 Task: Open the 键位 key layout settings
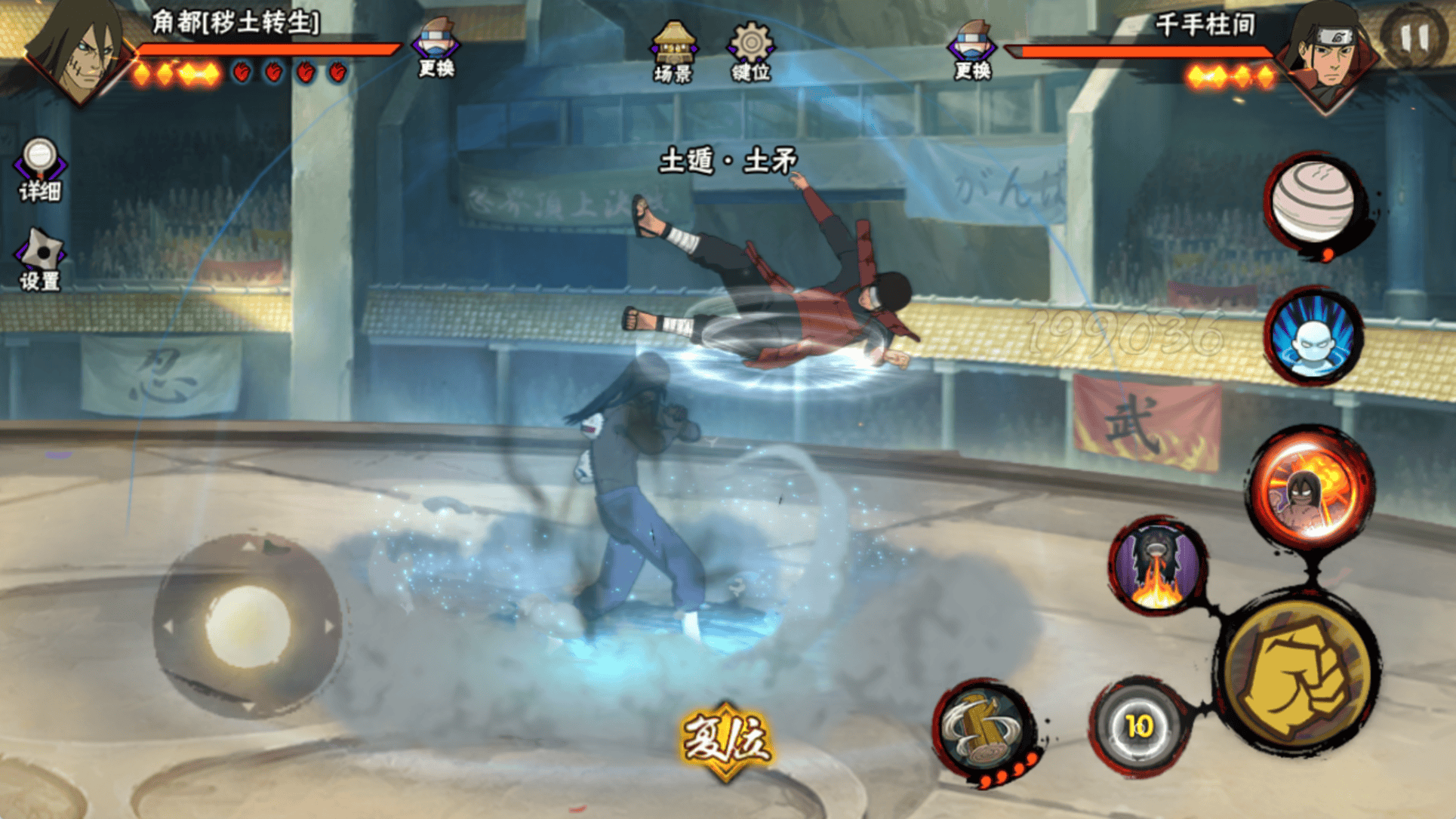point(750,51)
